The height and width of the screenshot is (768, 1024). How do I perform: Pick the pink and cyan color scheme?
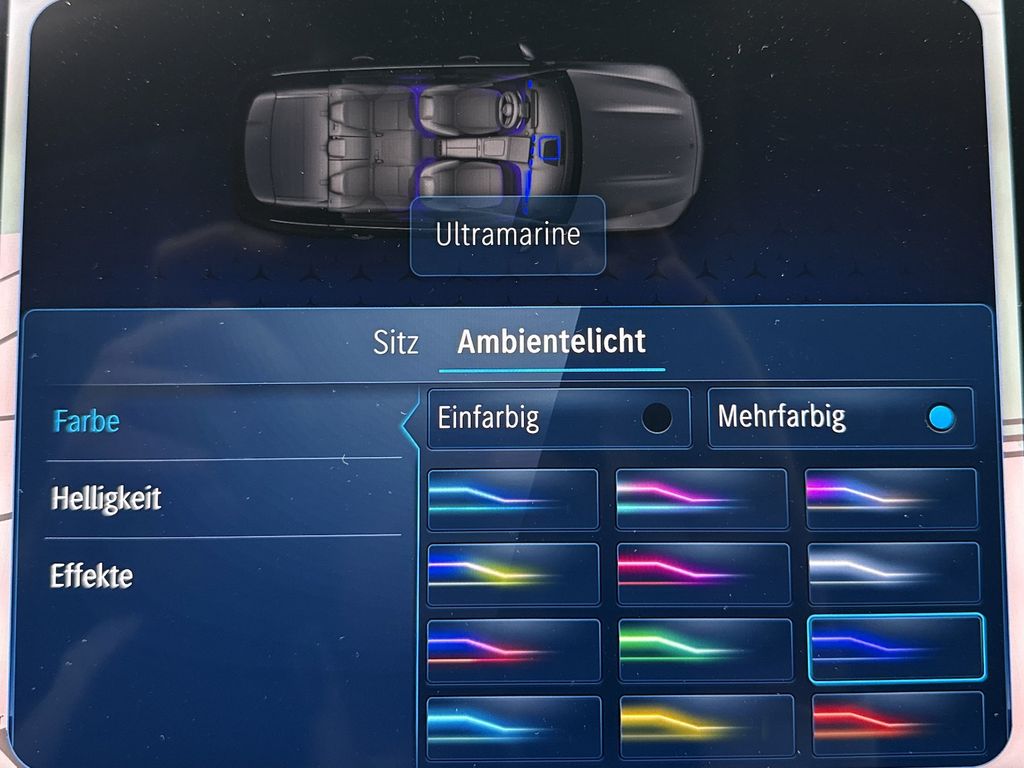point(701,498)
